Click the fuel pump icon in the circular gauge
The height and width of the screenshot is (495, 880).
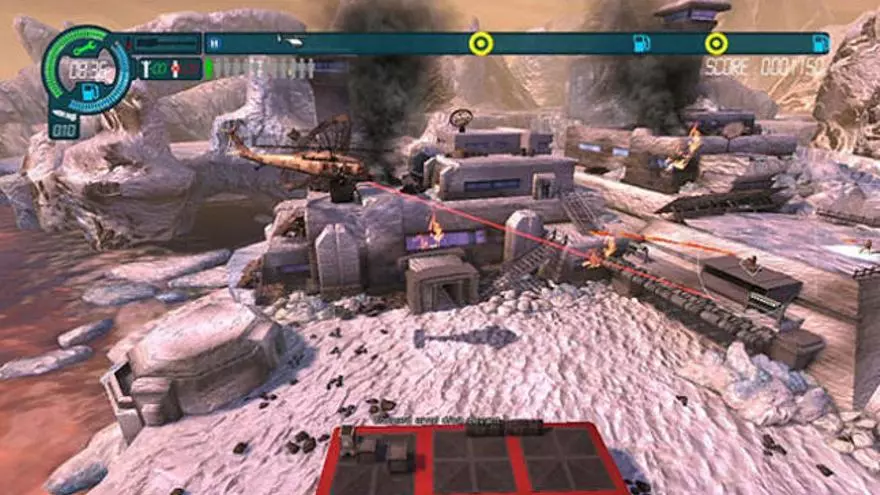86,90
